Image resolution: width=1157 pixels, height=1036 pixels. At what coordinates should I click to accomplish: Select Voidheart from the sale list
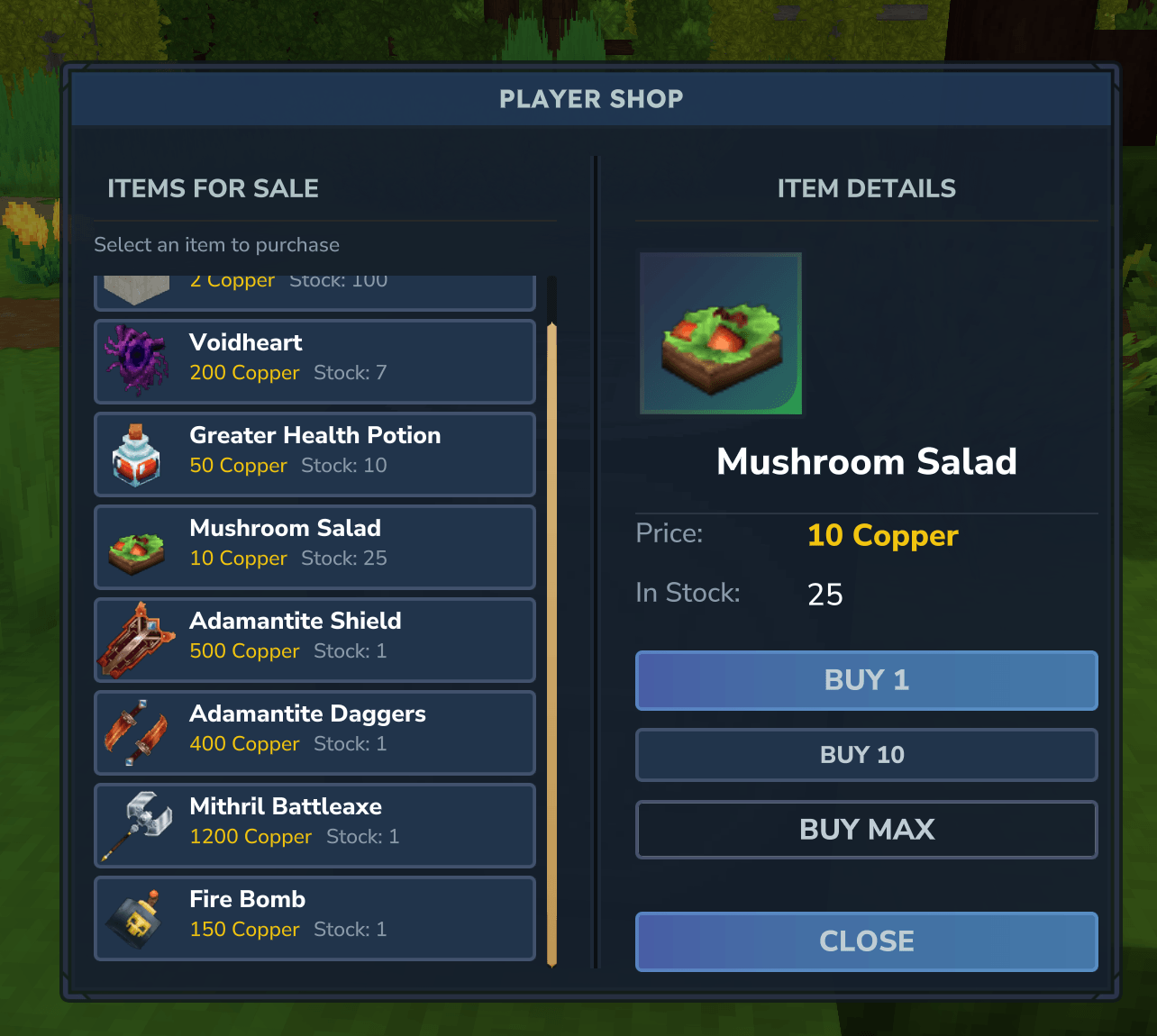(314, 361)
